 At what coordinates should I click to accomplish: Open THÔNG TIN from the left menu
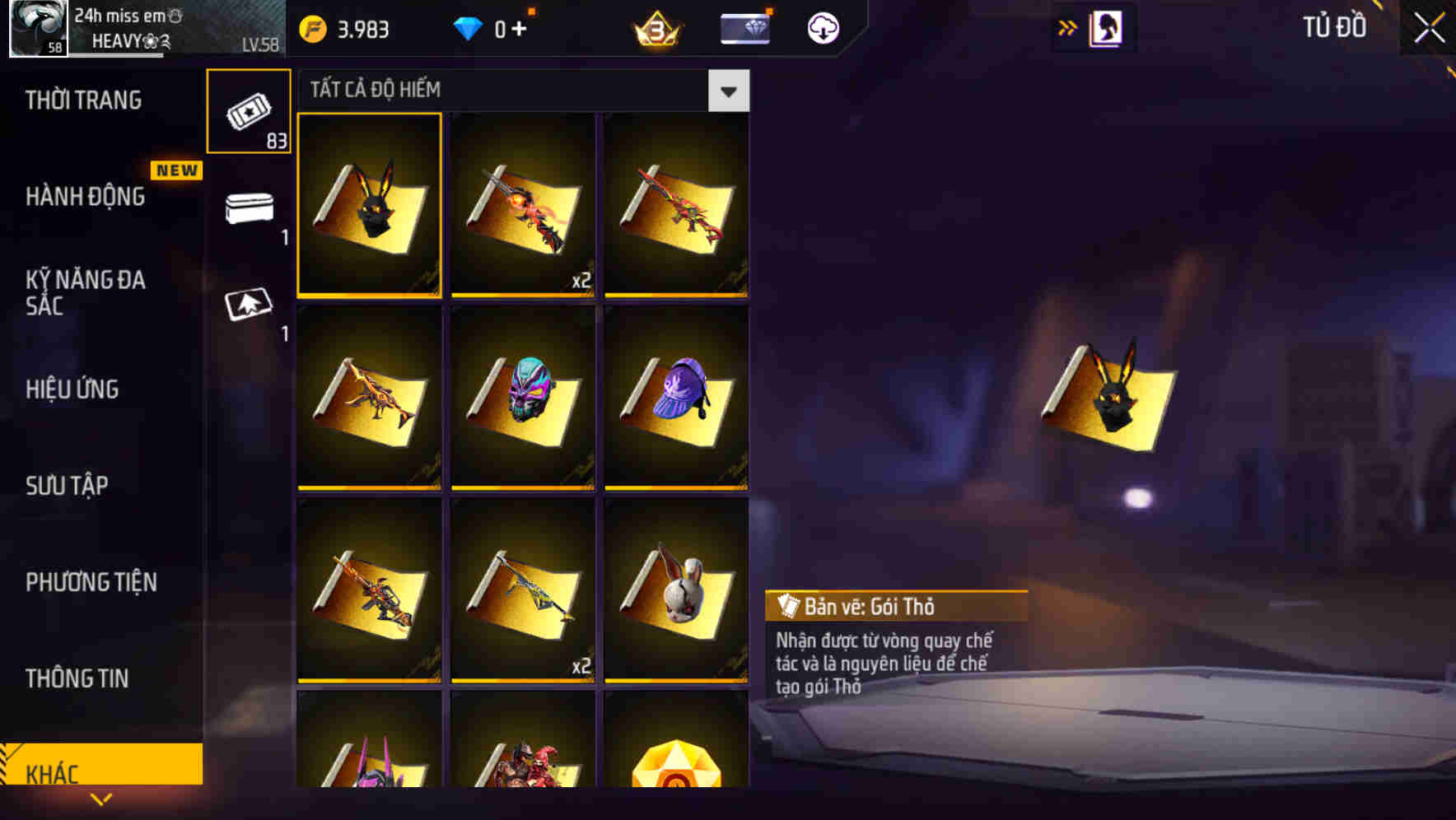pos(78,678)
